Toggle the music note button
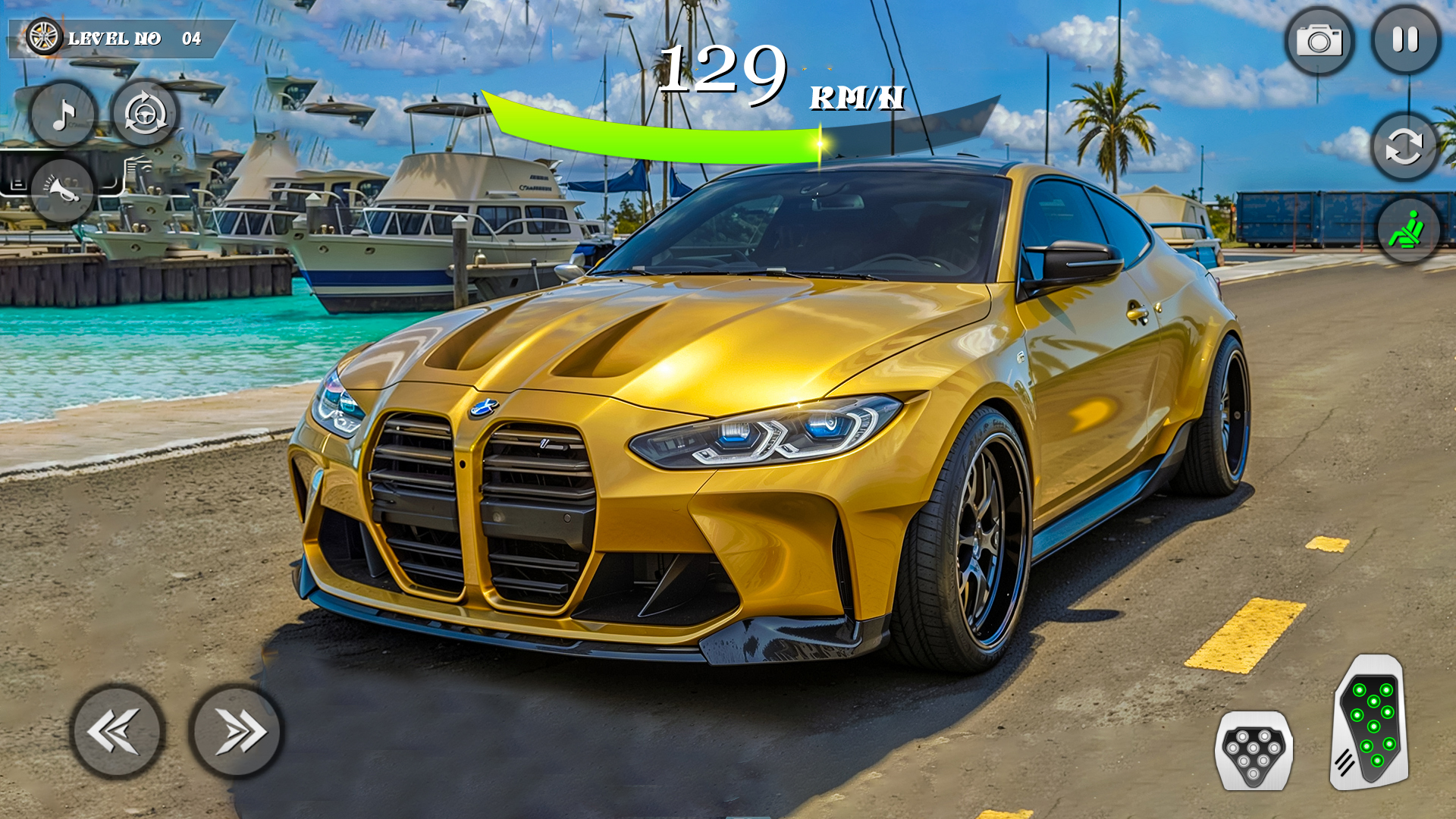Viewport: 1456px width, 819px height. [x=64, y=115]
